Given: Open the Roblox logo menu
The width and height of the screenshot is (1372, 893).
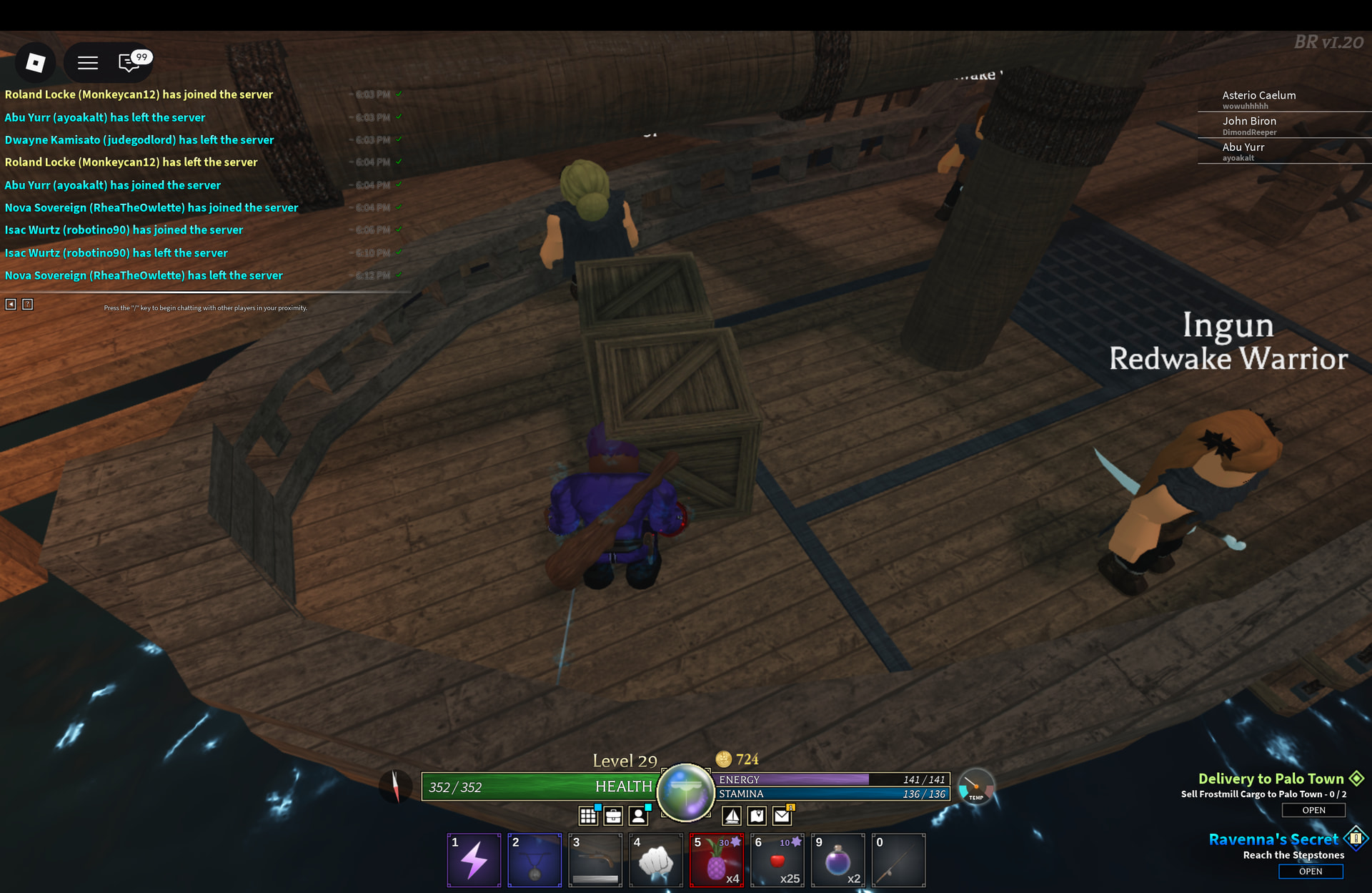Looking at the screenshot, I should (35, 63).
